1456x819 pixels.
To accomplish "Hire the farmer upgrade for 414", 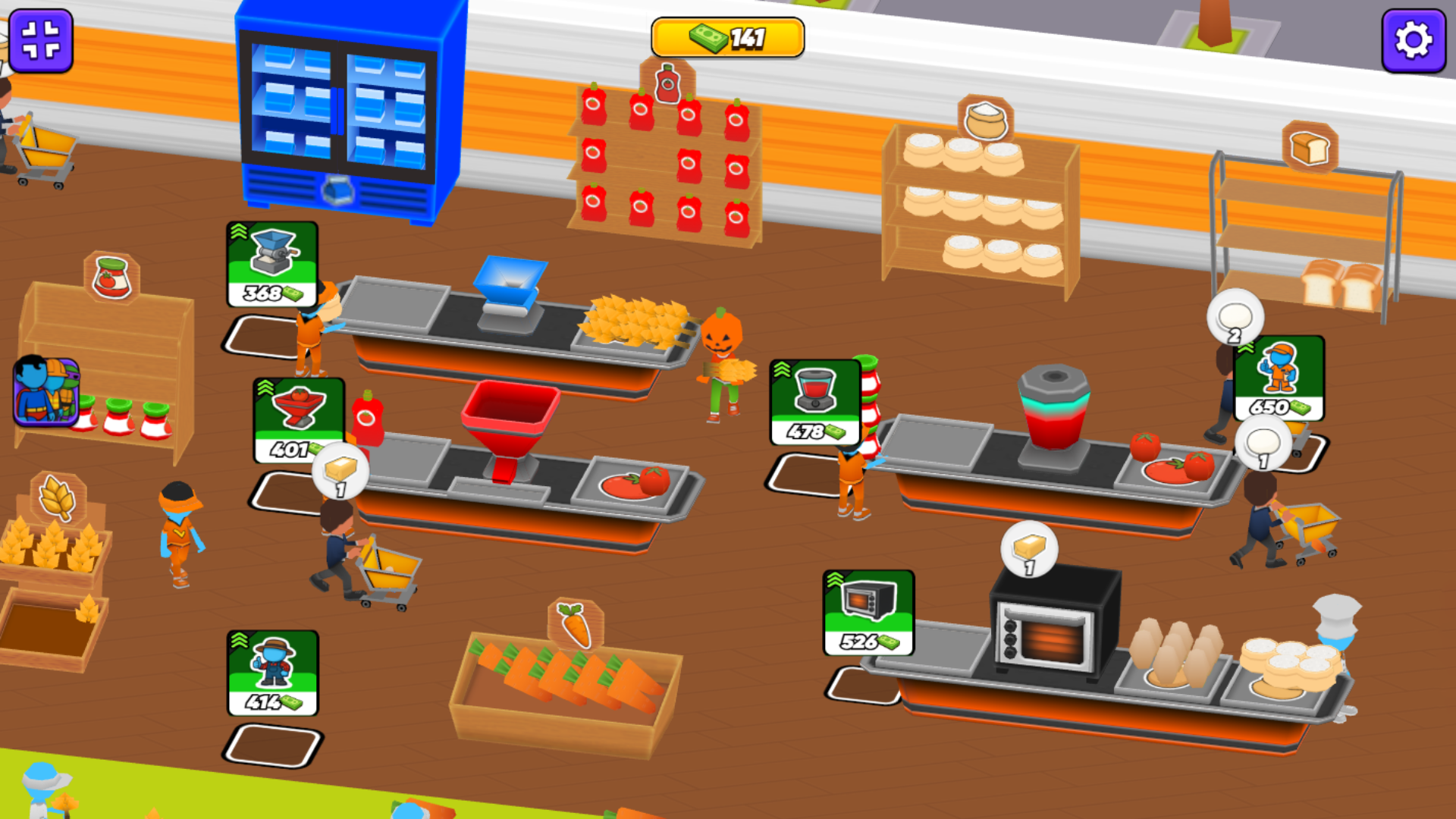I will (273, 673).
